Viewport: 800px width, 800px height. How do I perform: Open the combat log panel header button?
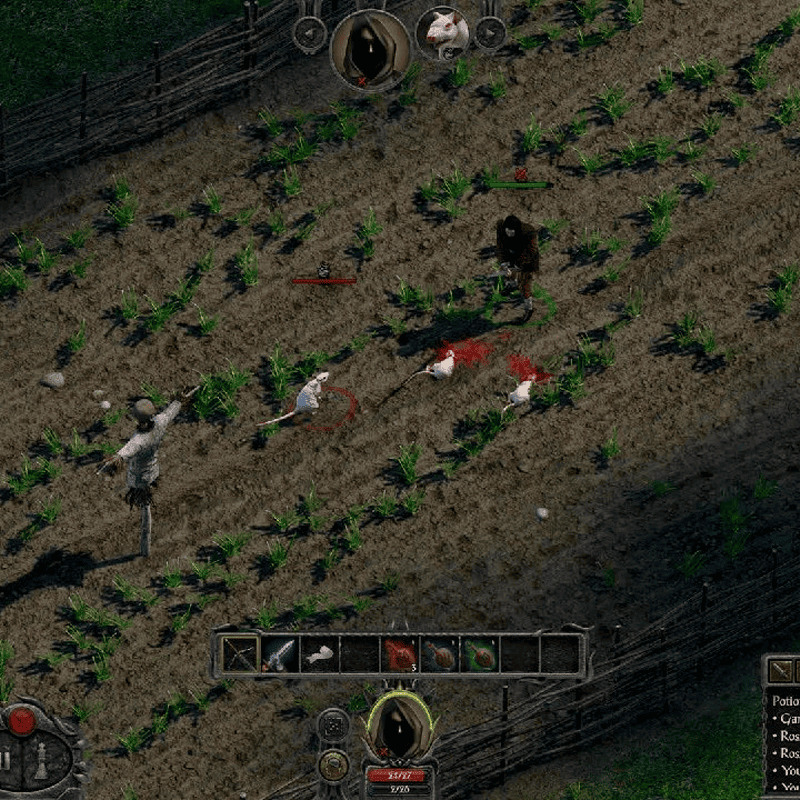coord(780,671)
